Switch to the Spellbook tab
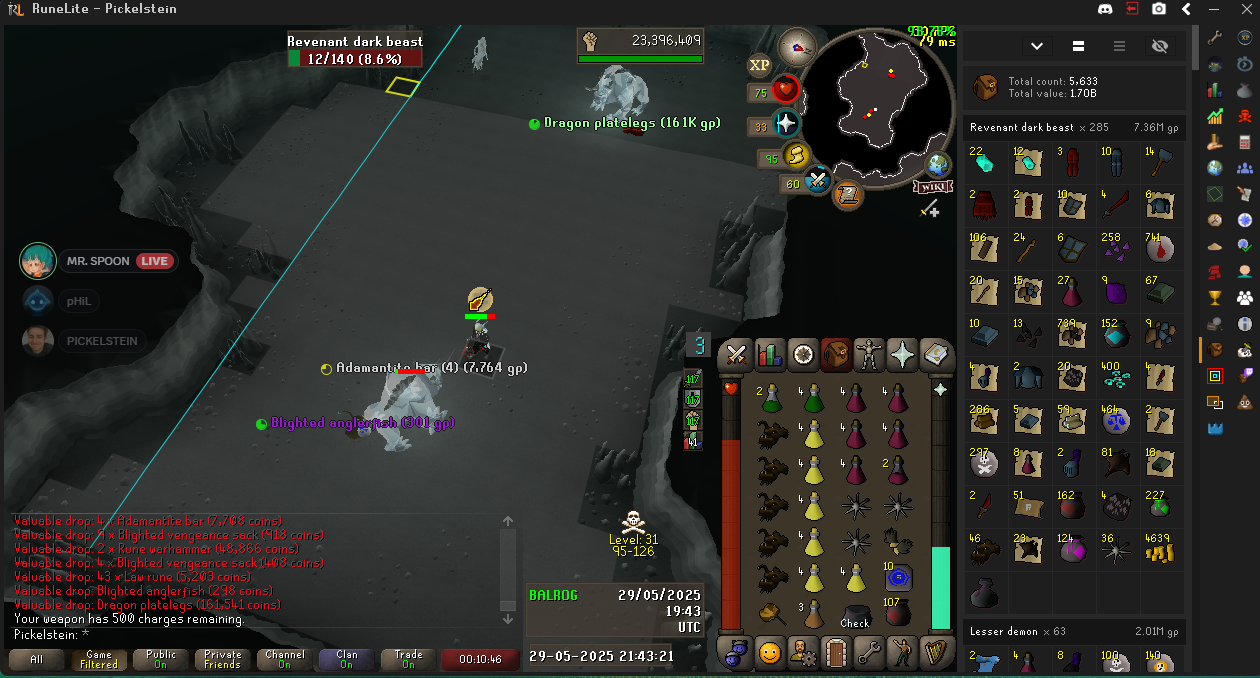Screen dimensions: 1260x678 pyautogui.click(x=936, y=354)
